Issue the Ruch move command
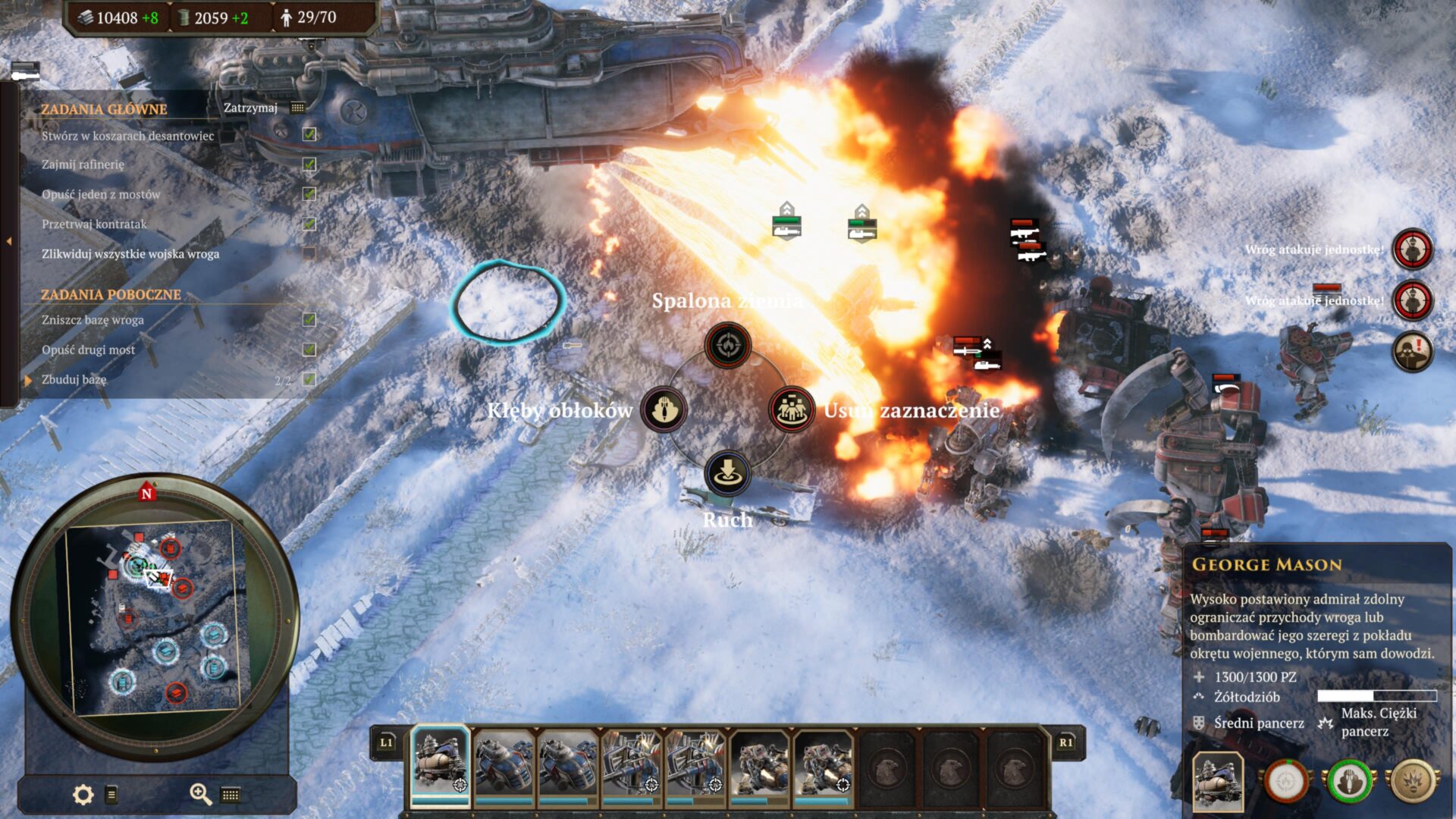This screenshot has height=819, width=1456. pos(728,473)
